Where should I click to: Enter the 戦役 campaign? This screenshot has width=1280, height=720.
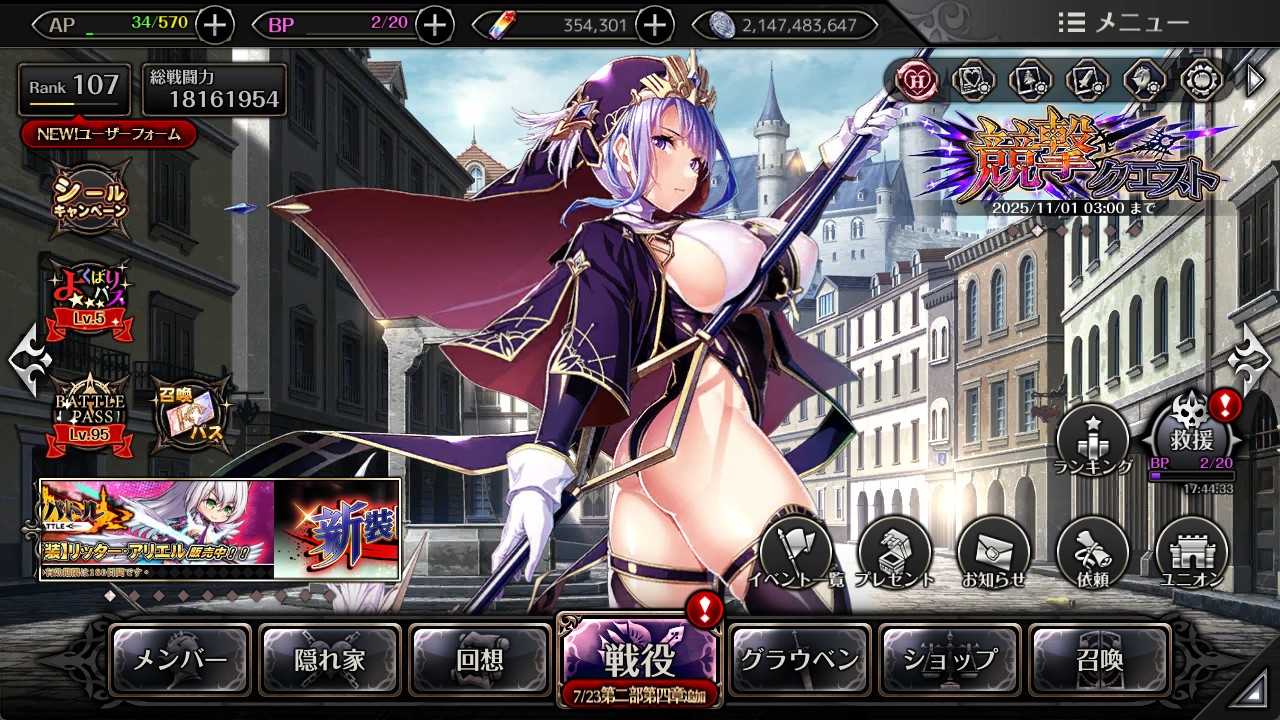[638, 660]
